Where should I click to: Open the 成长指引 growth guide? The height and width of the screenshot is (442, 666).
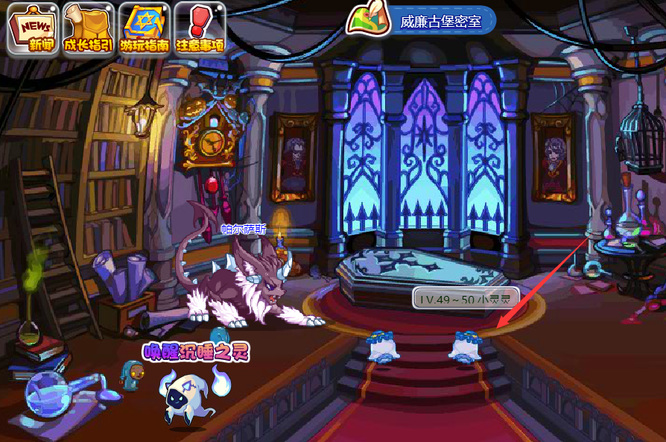pyautogui.click(x=88, y=28)
